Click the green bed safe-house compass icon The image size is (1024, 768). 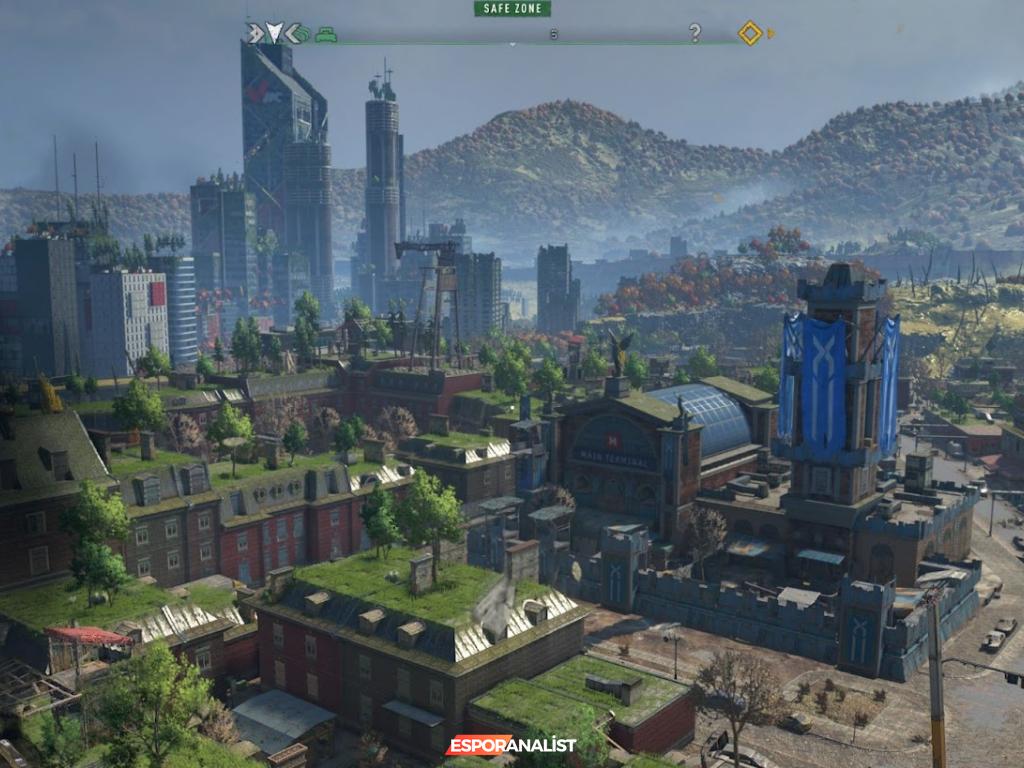click(x=325, y=34)
